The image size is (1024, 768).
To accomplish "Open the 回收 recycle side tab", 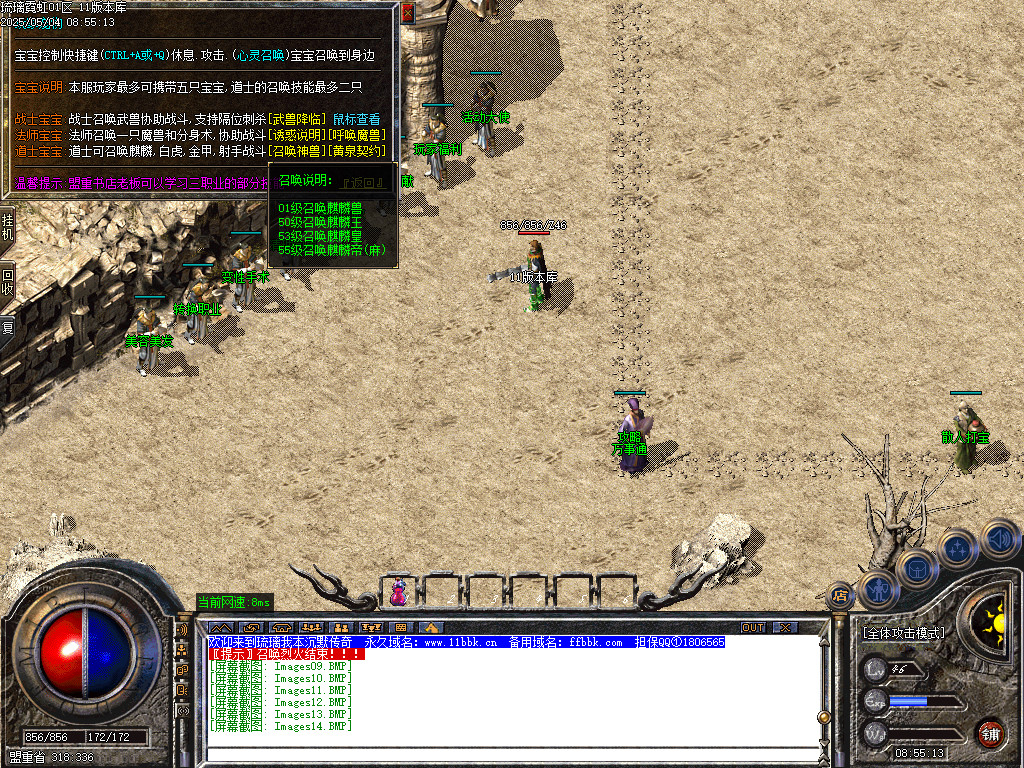I will pyautogui.click(x=7, y=281).
